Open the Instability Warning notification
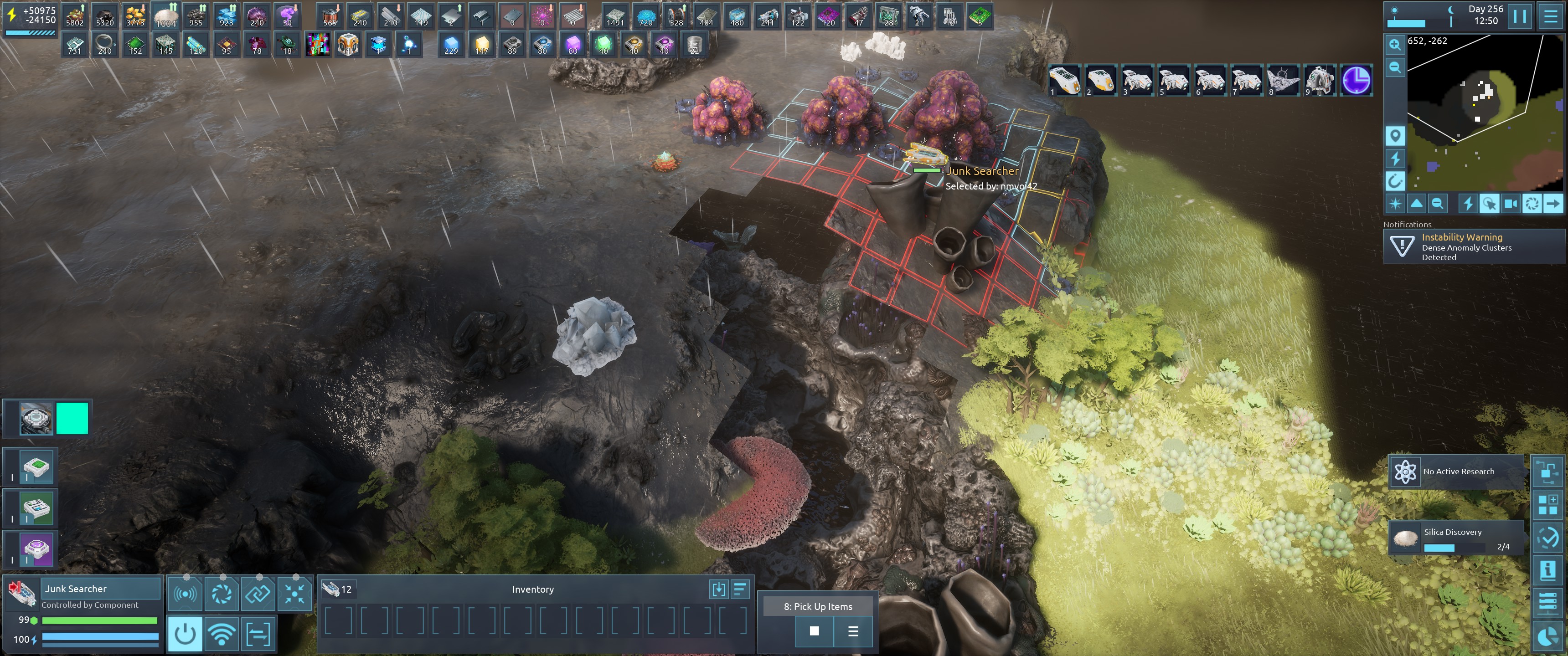 tap(1473, 246)
